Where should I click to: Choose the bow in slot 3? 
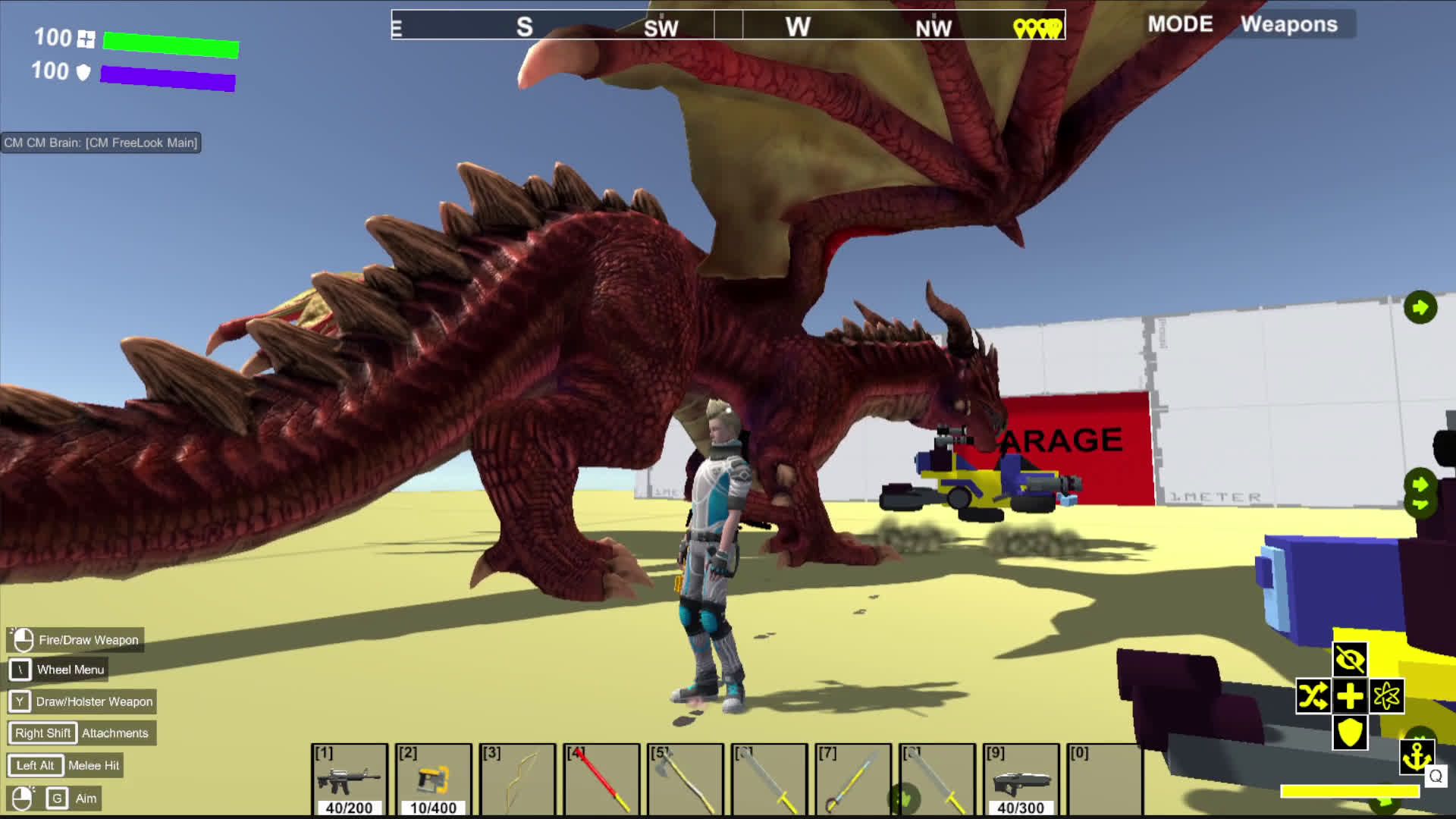(x=518, y=780)
